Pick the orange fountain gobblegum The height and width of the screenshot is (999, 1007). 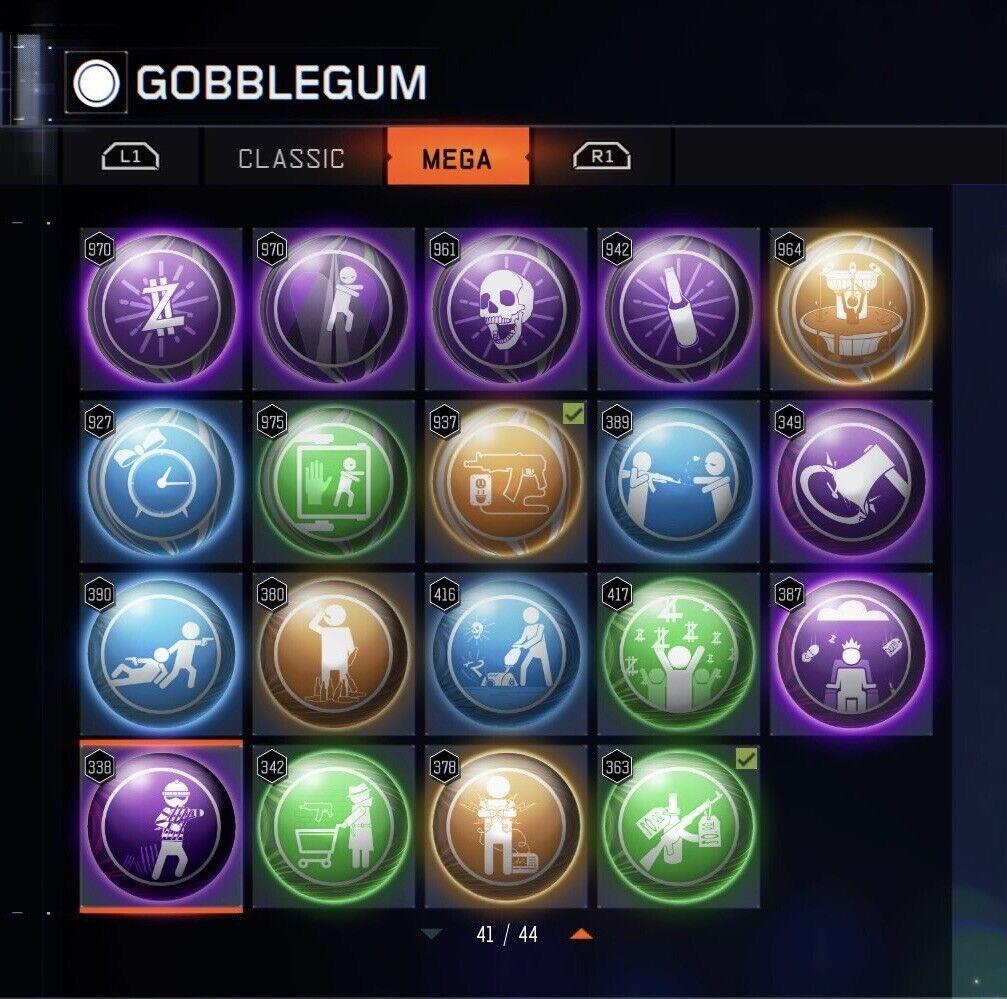pyautogui.click(x=851, y=309)
